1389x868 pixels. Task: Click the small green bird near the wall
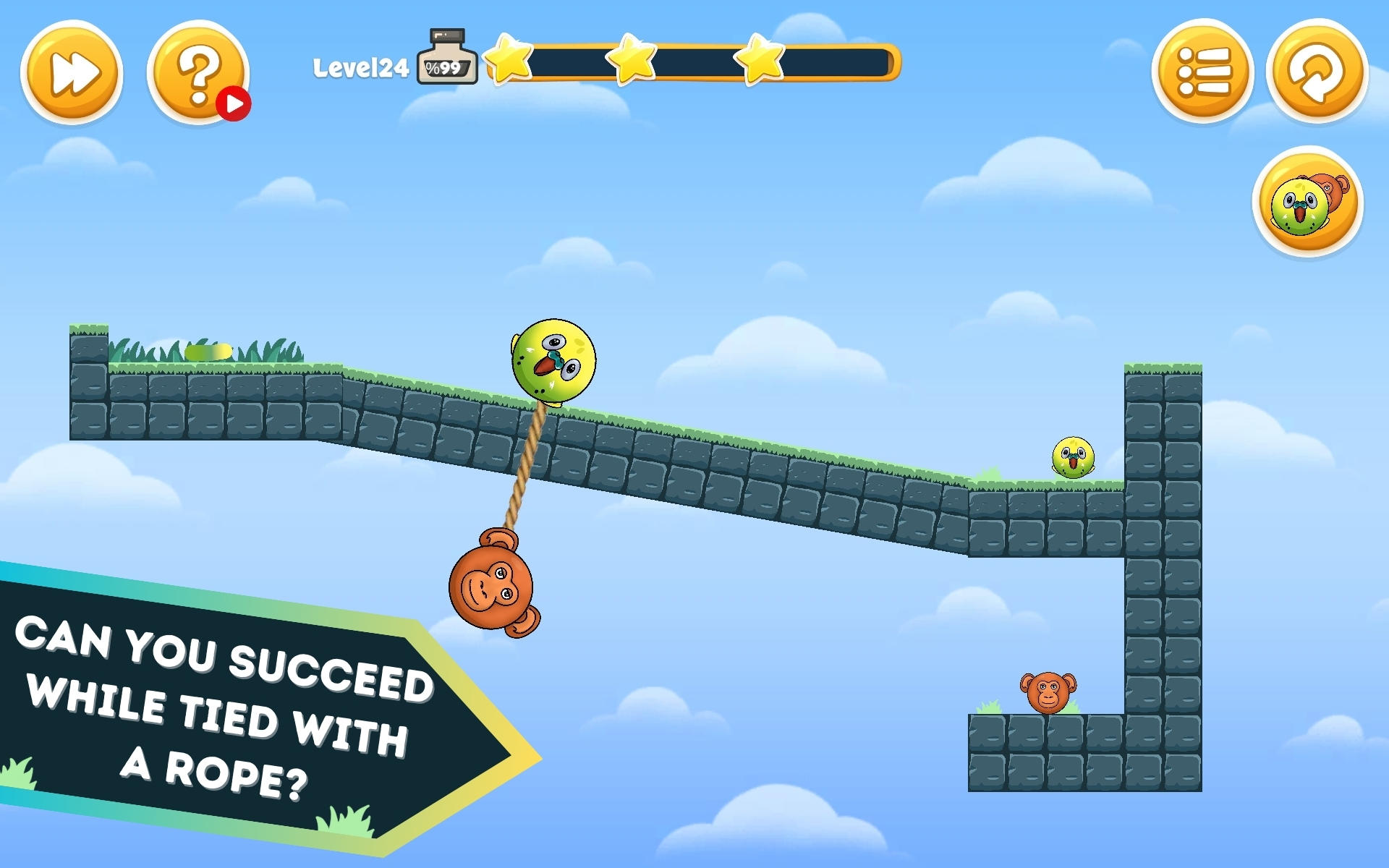1074,458
